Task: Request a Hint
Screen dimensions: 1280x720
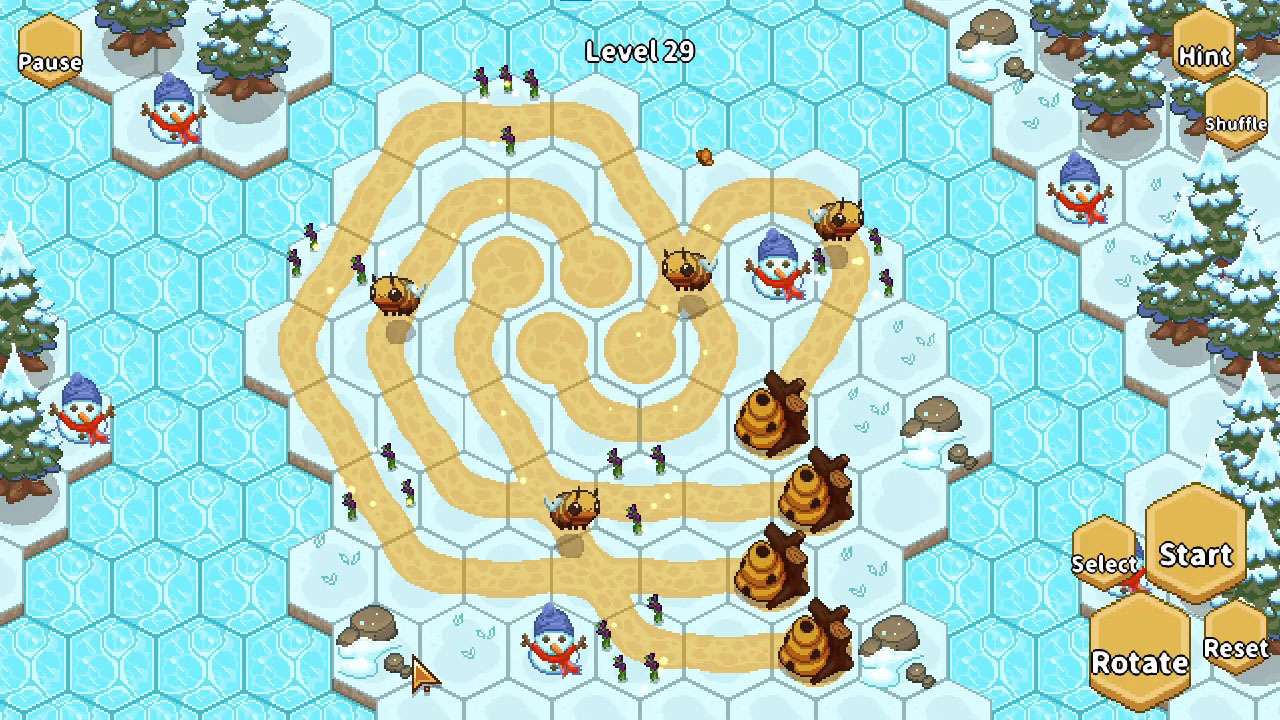Action: 1202,57
